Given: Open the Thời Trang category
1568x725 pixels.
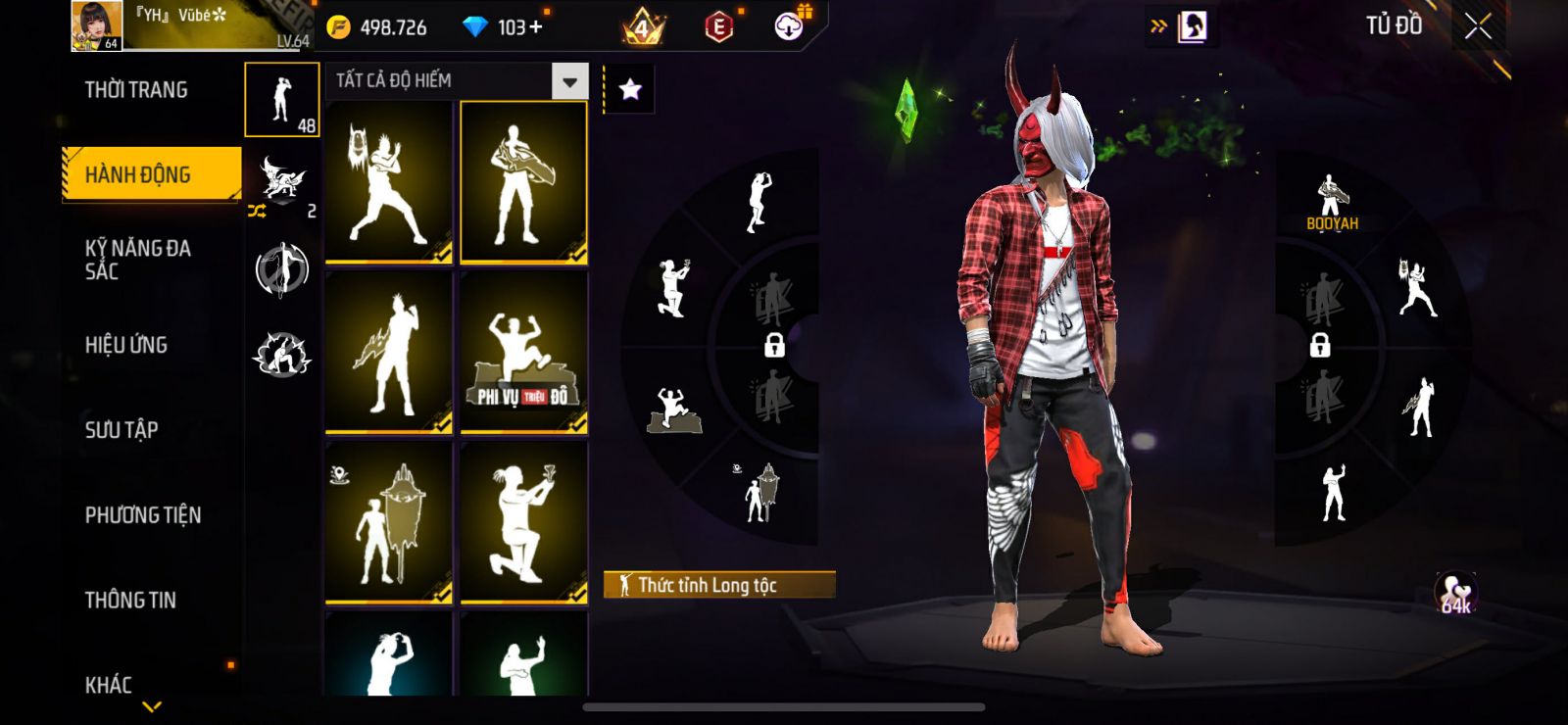Looking at the screenshot, I should tap(136, 90).
